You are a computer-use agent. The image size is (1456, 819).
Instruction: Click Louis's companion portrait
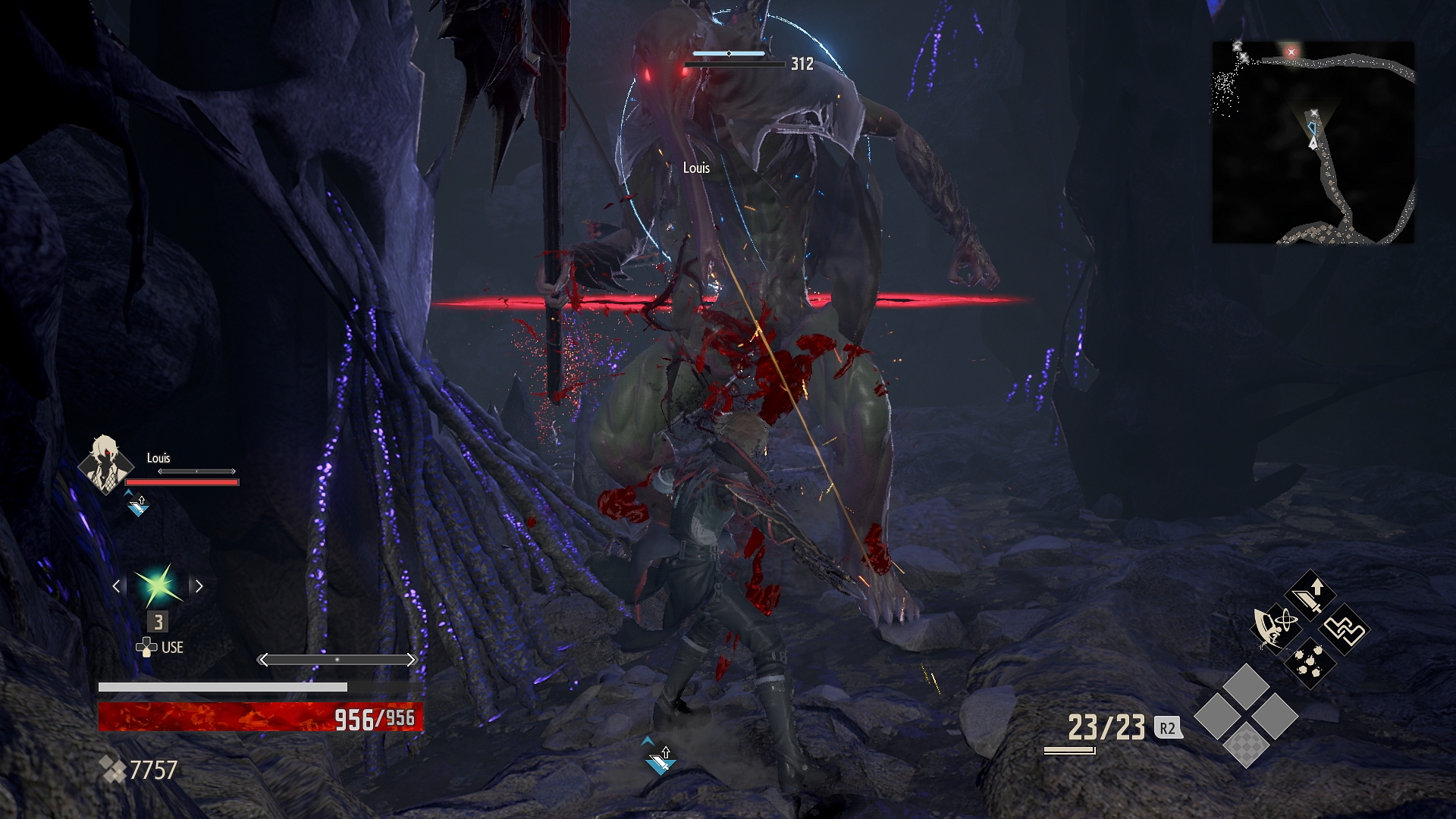coord(103,463)
